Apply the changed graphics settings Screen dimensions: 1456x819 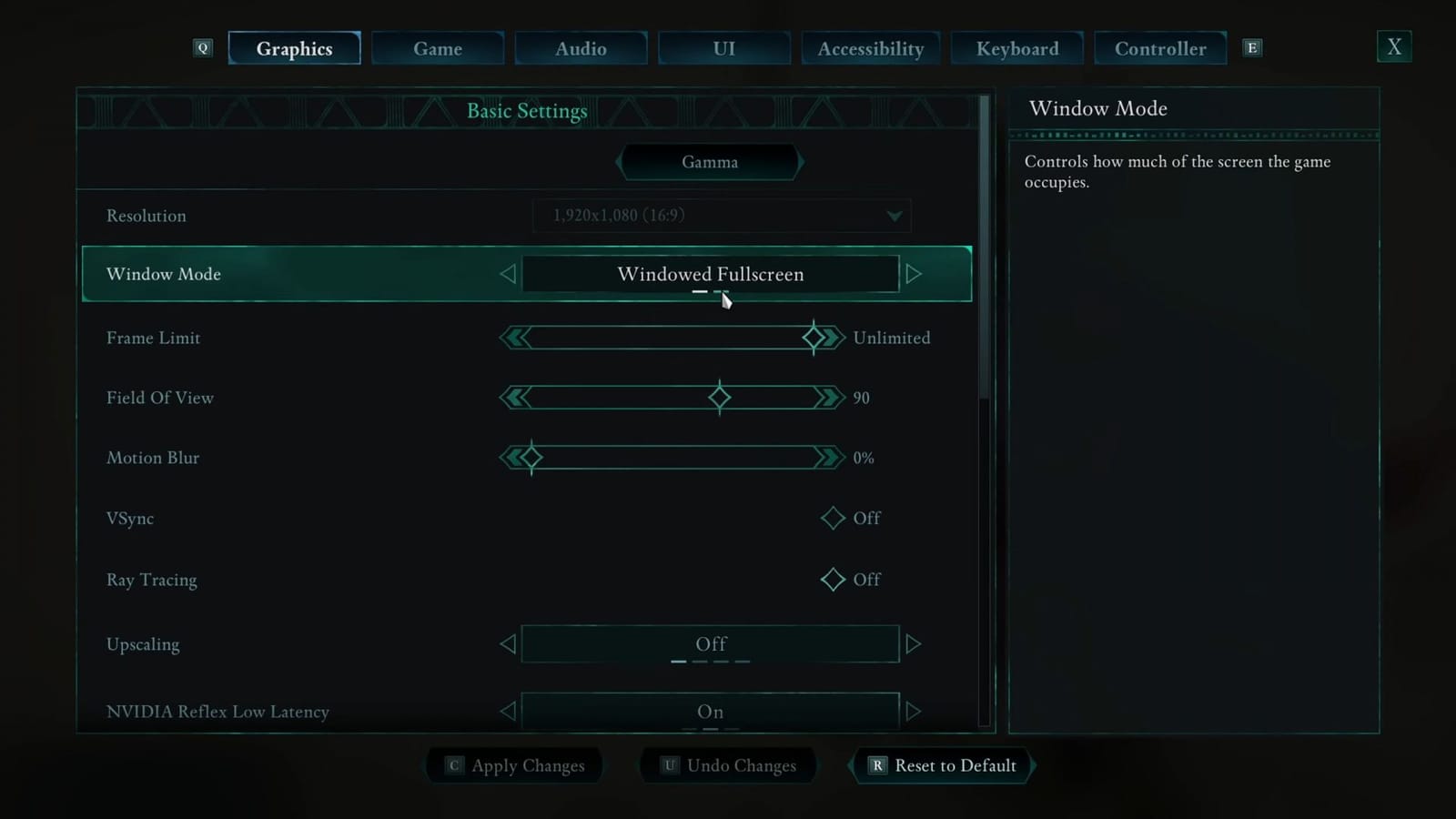513,765
